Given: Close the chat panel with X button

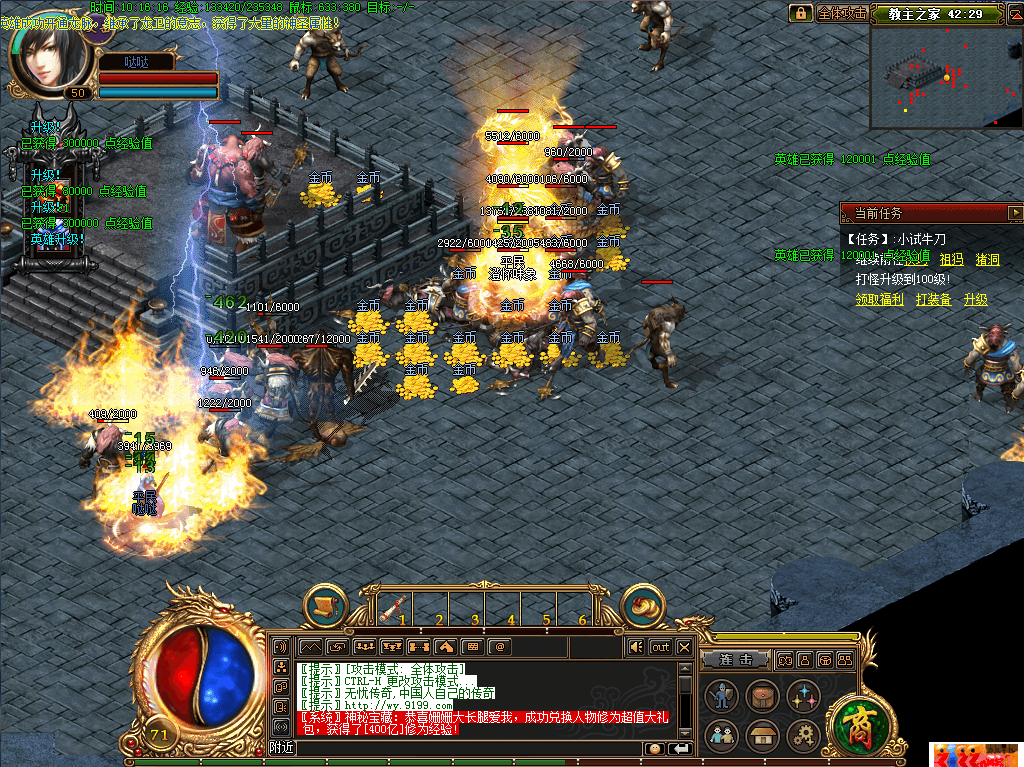Looking at the screenshot, I should tap(685, 647).
